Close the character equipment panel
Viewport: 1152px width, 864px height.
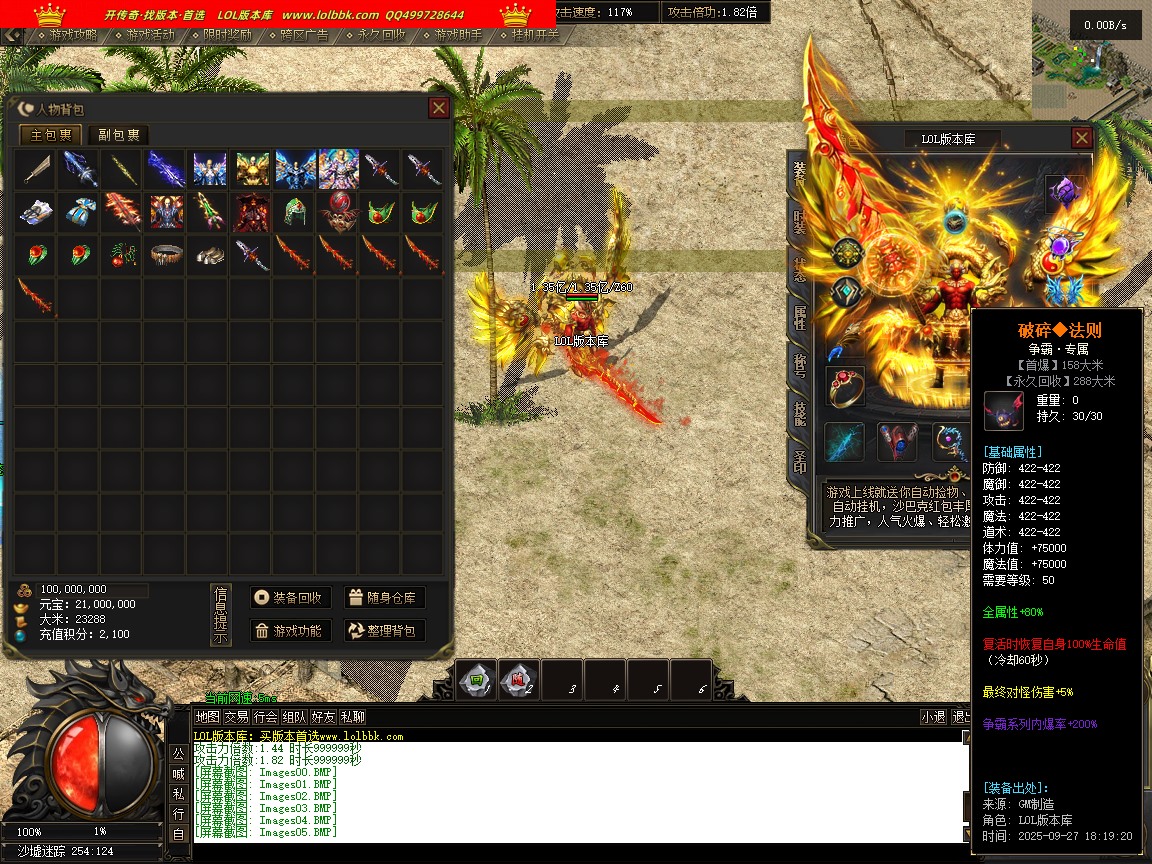pos(1081,138)
